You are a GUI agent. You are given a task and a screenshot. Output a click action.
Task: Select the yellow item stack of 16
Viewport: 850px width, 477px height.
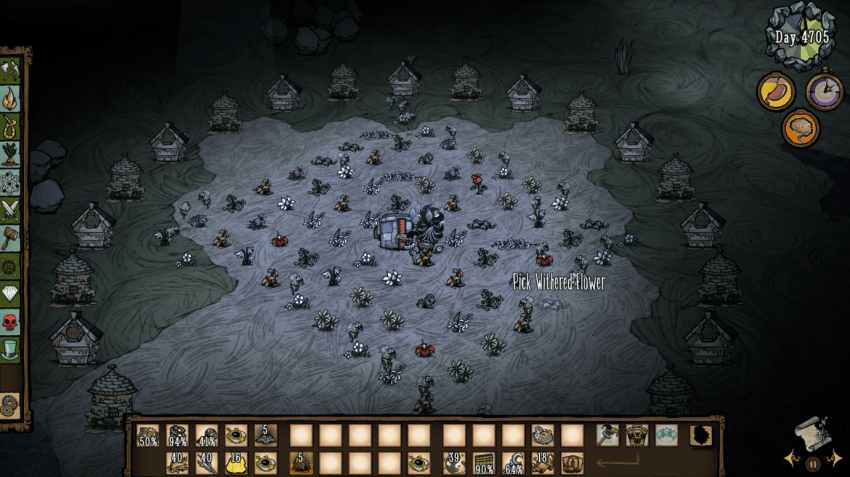[236, 463]
